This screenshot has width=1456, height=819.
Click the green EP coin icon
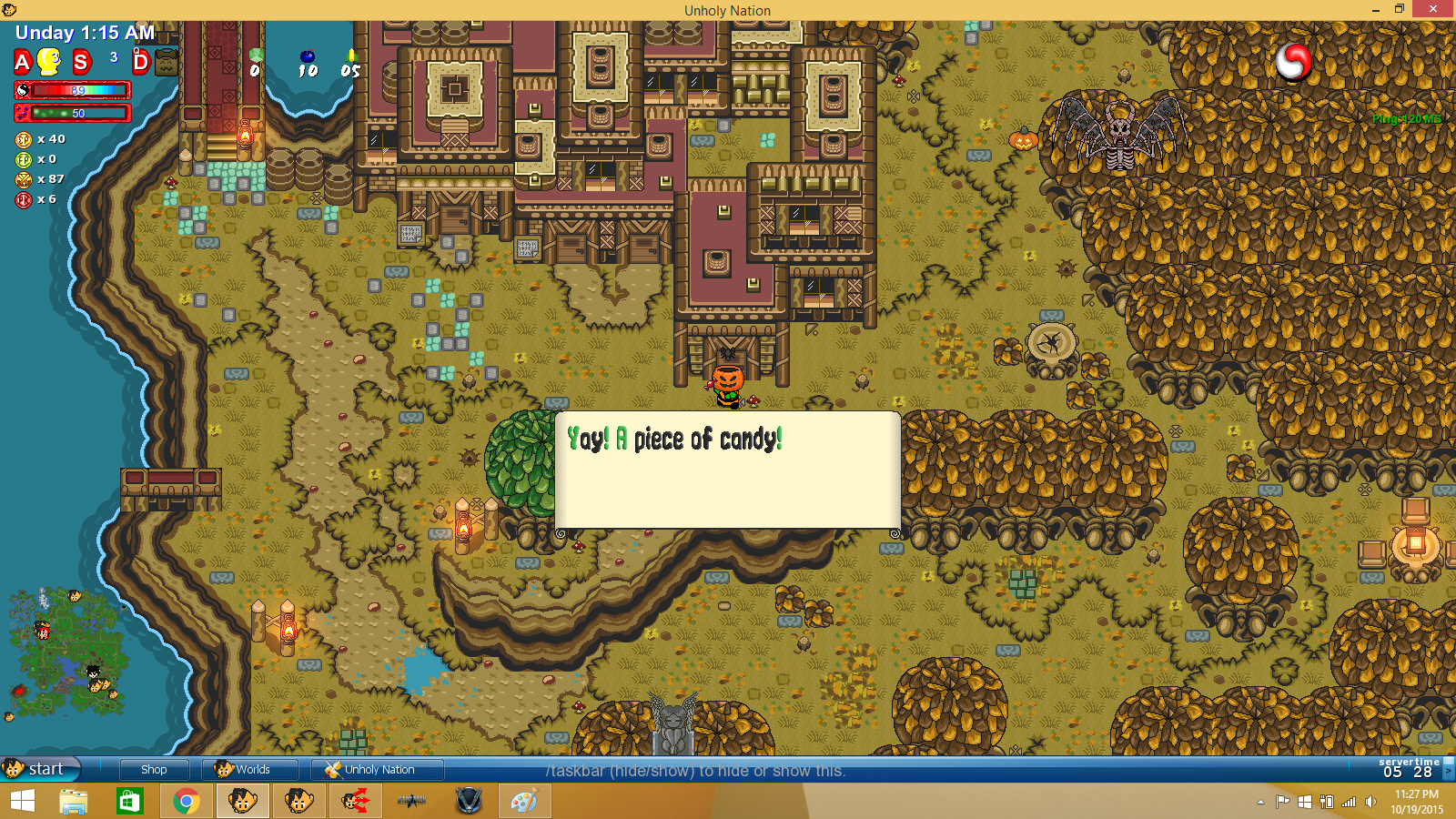click(24, 159)
